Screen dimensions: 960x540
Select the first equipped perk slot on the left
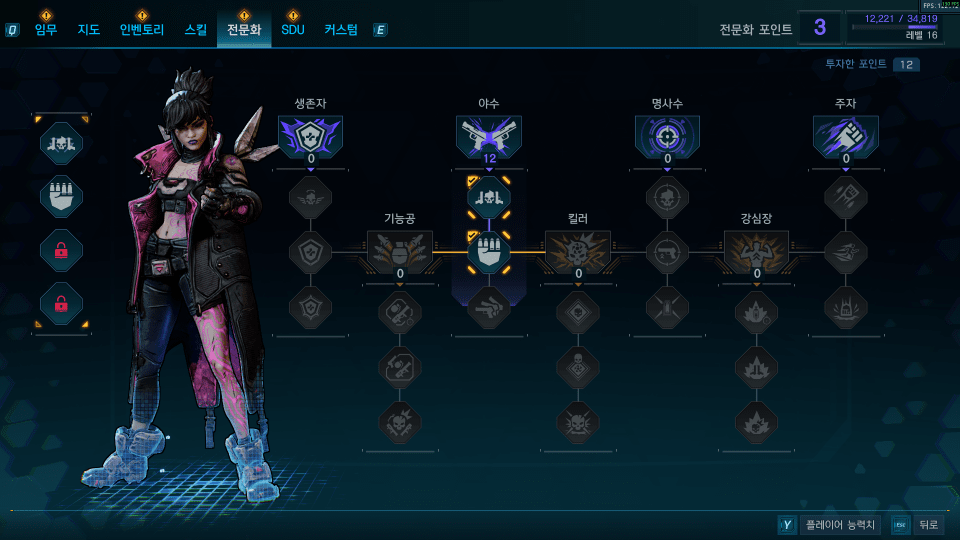(61, 143)
